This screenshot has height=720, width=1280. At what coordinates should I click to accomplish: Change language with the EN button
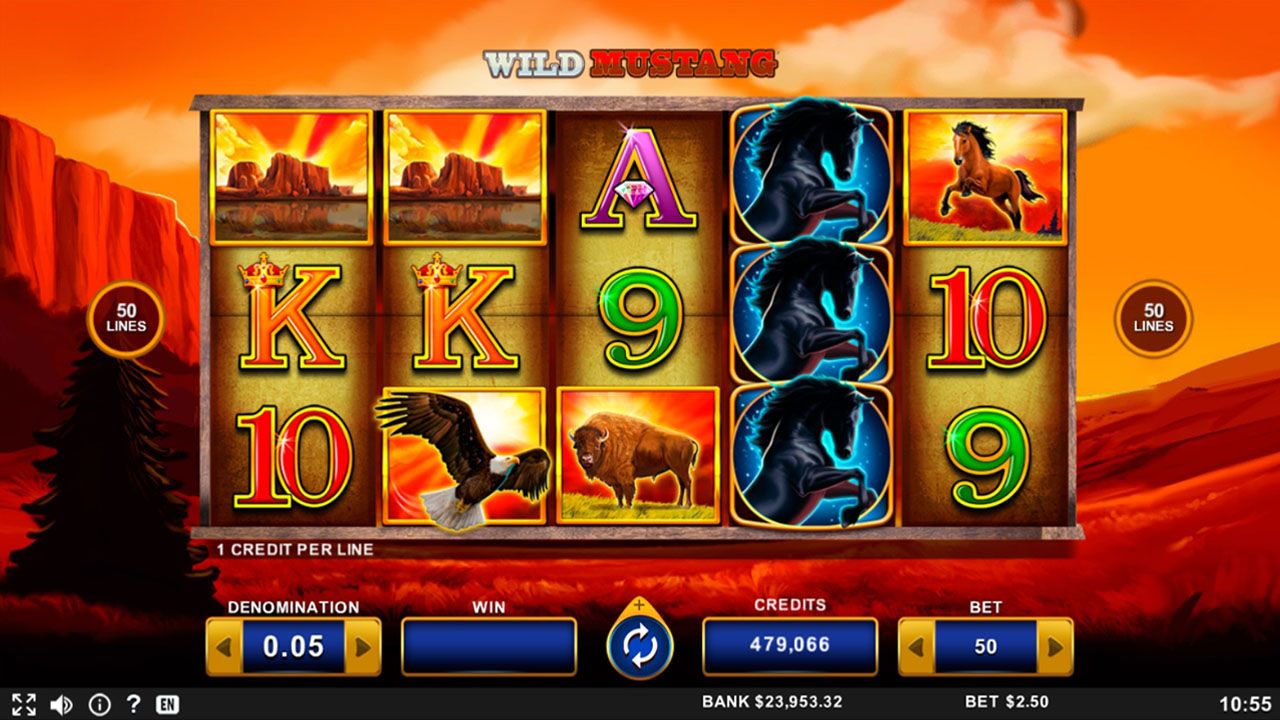coord(167,704)
